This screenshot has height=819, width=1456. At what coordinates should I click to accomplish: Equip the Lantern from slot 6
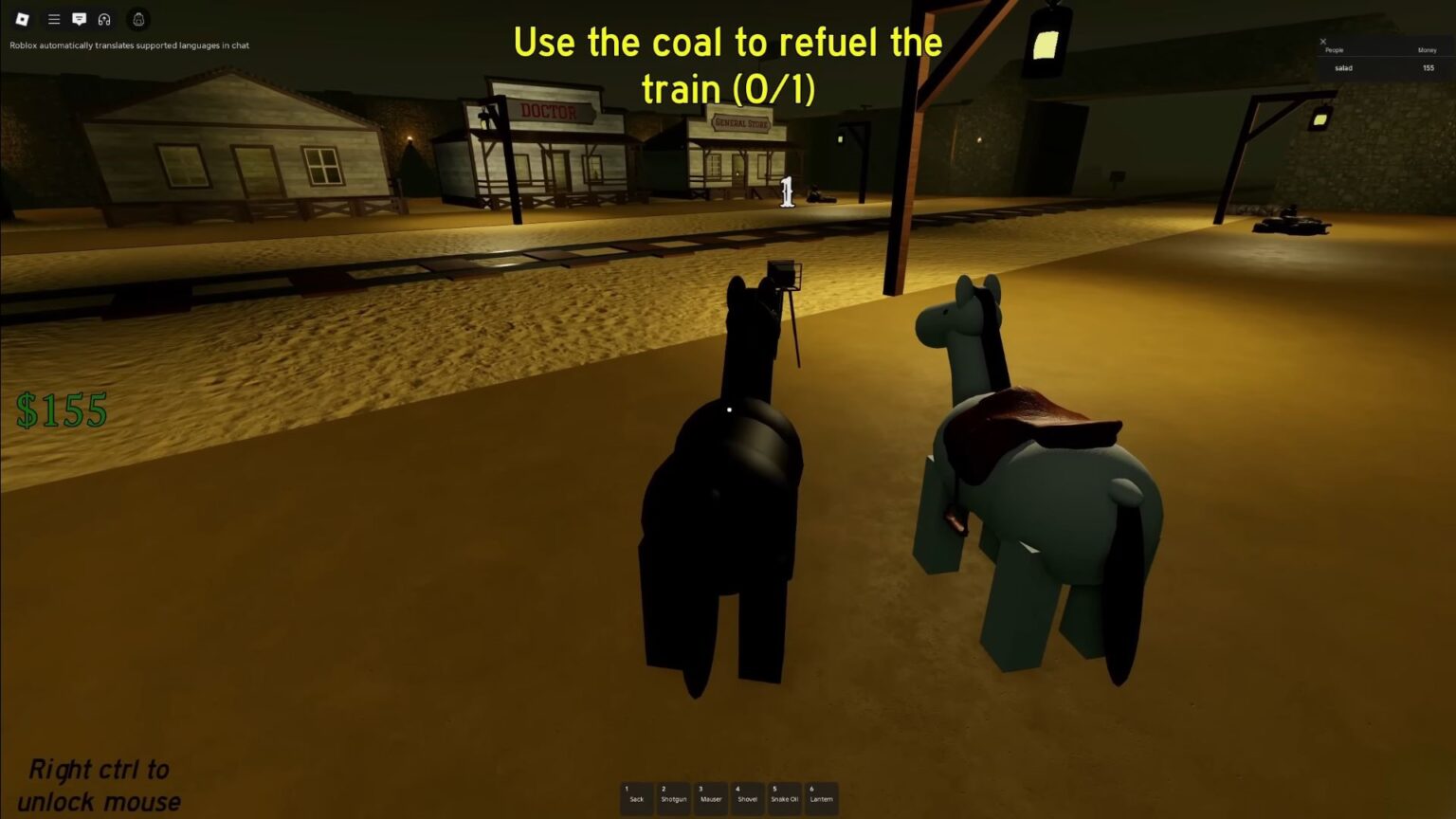[x=821, y=798]
